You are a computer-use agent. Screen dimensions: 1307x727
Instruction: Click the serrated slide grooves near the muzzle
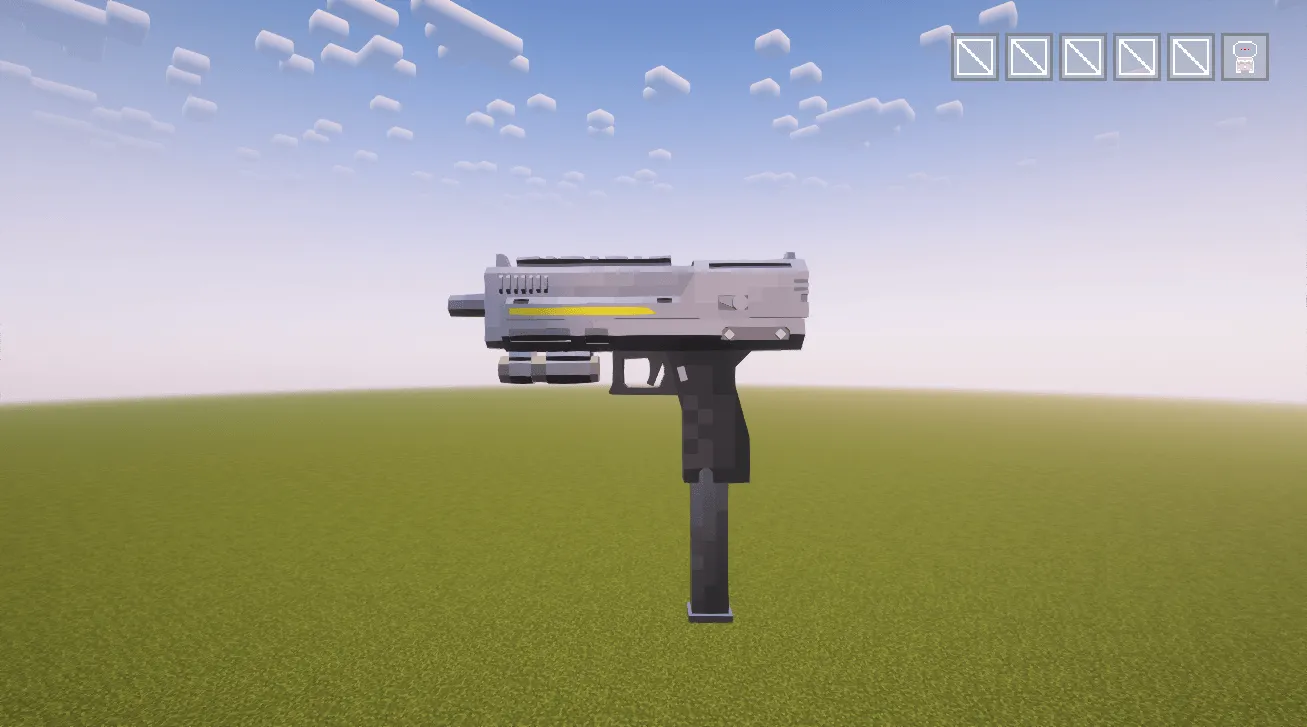(521, 282)
